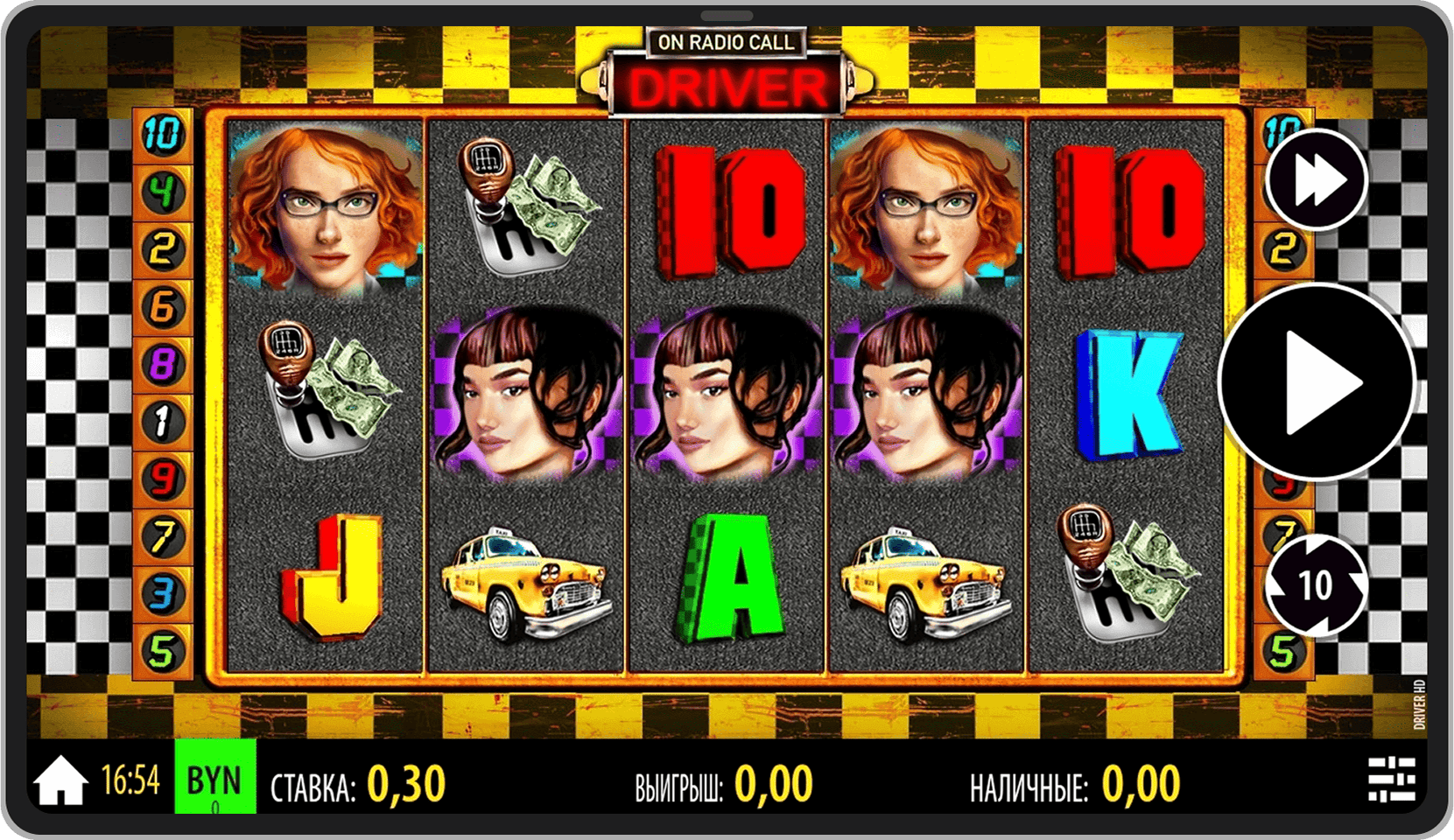Select the green payline 4 marker
Image resolution: width=1454 pixels, height=840 pixels.
(x=163, y=192)
